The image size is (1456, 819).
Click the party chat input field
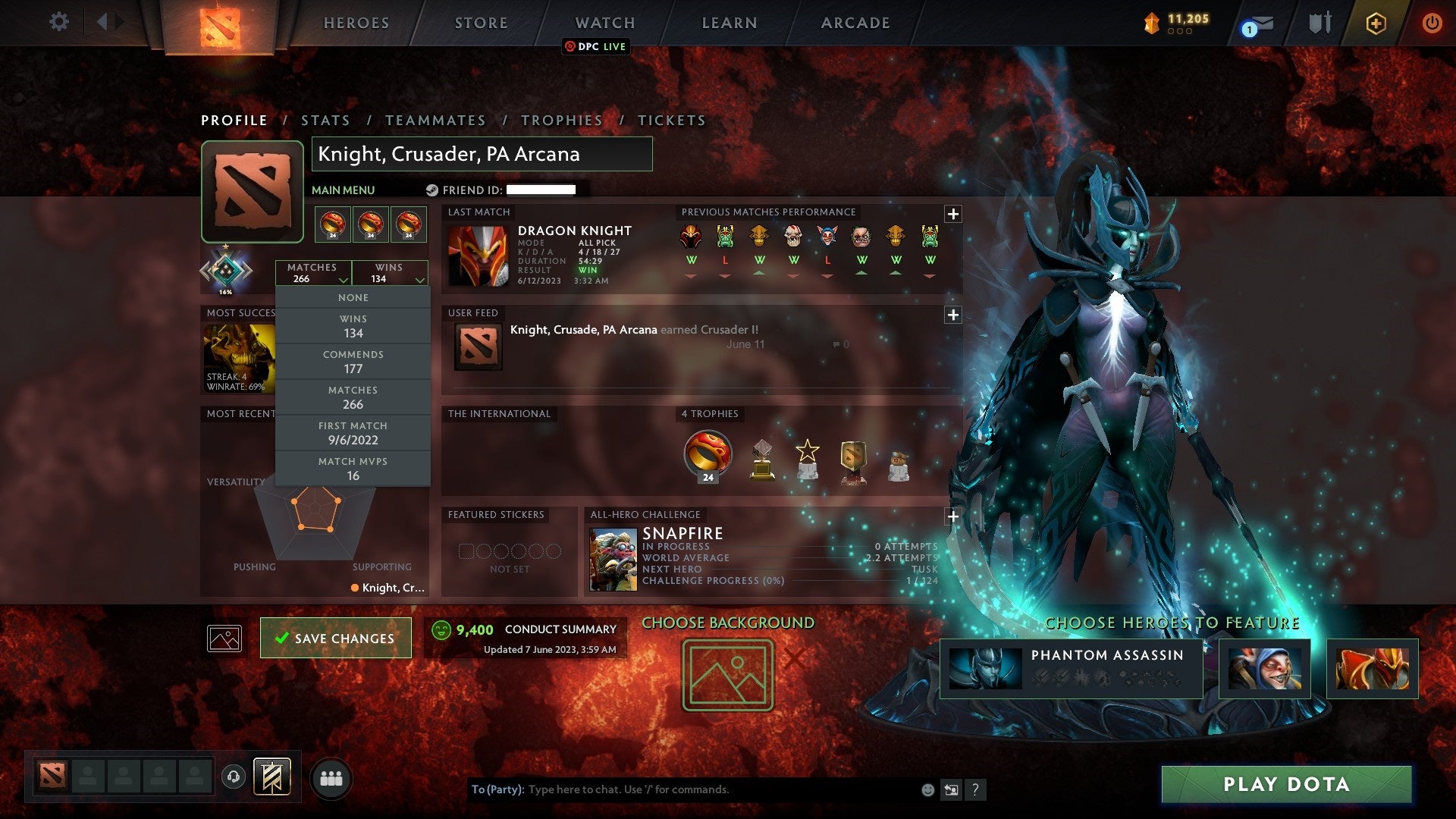click(682, 789)
